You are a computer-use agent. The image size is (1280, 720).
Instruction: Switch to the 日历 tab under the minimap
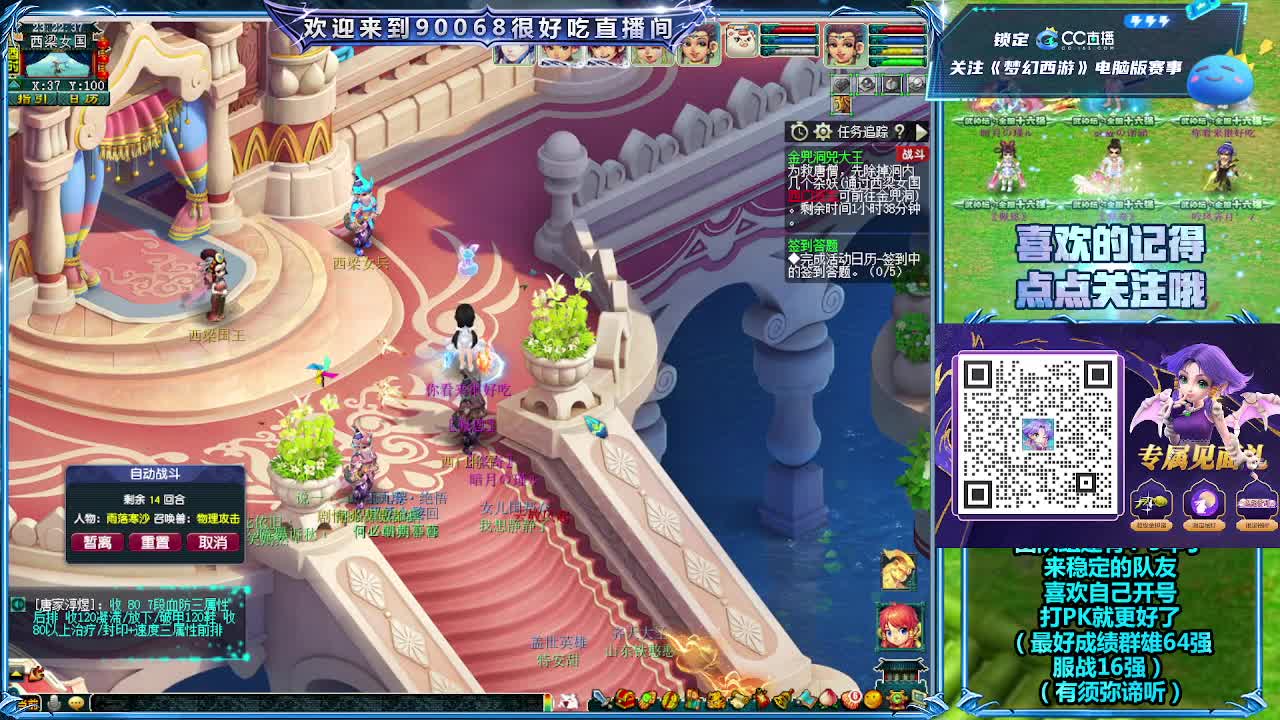click(x=82, y=99)
